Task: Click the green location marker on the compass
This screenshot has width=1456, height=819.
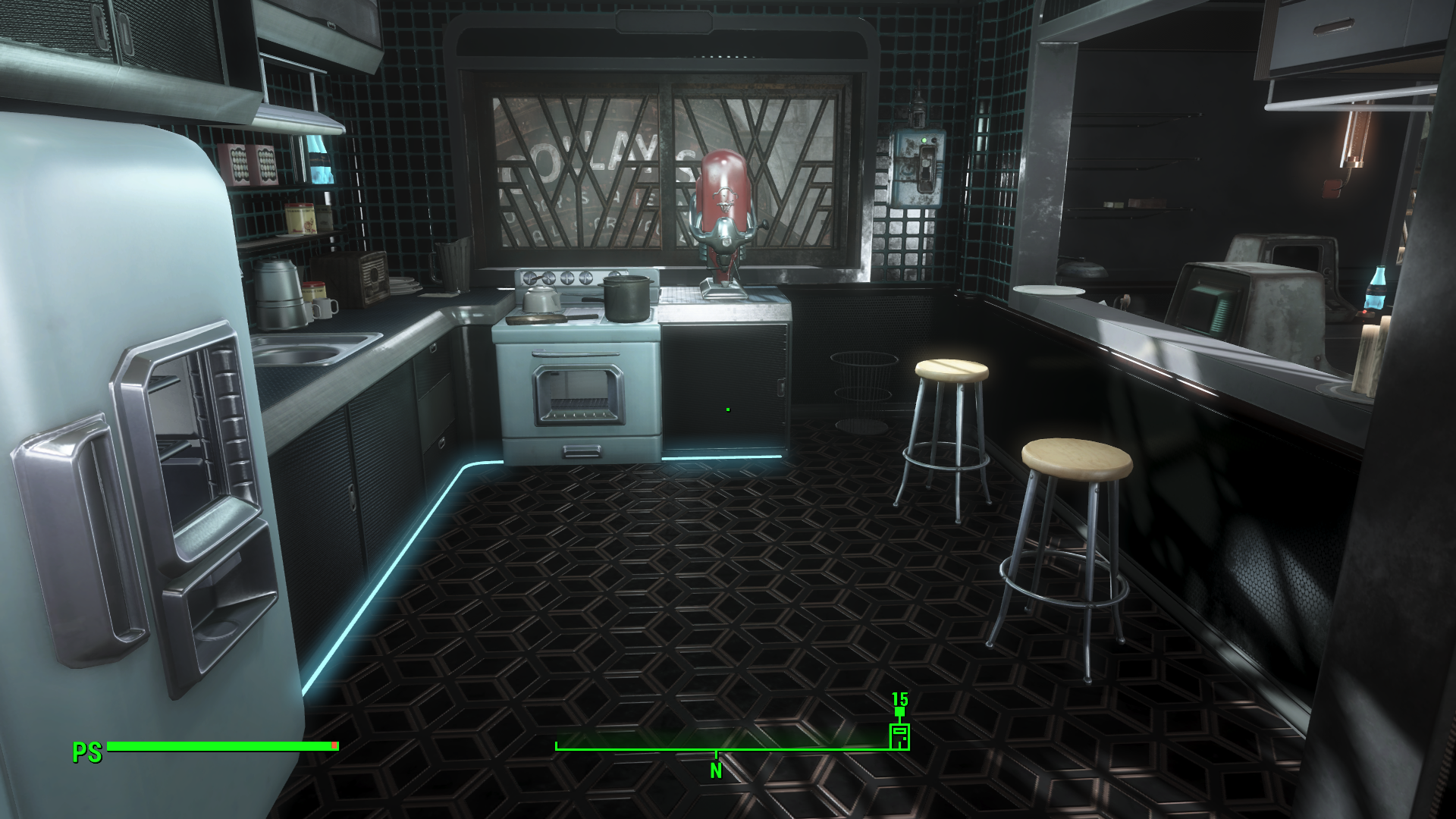Action: pyautogui.click(x=899, y=736)
